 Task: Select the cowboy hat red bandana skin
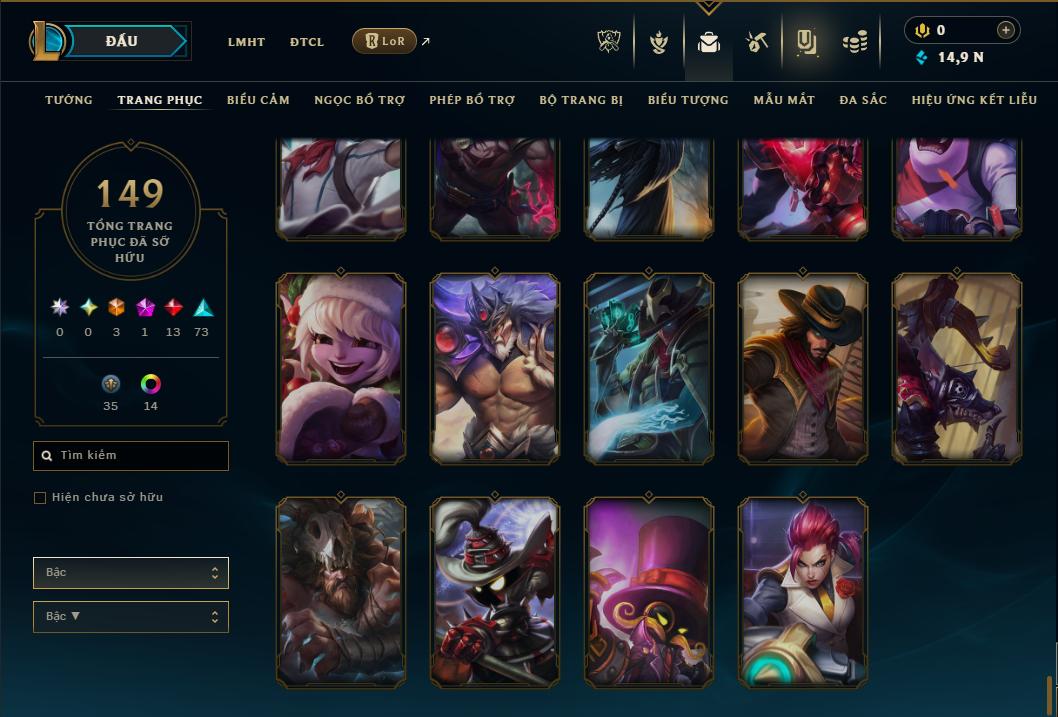[803, 368]
